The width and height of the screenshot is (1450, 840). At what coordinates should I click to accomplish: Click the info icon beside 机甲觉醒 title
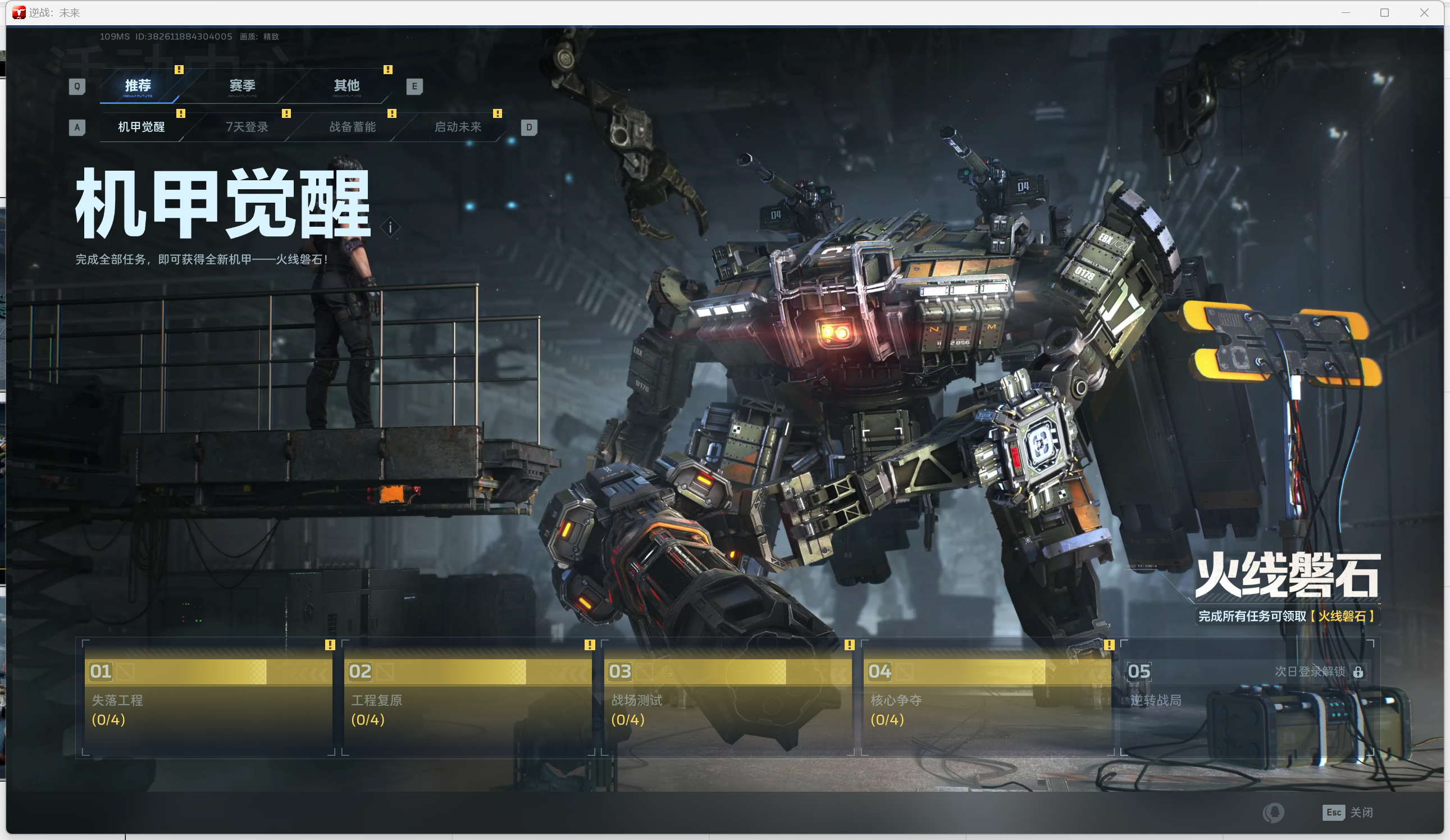pos(390,228)
